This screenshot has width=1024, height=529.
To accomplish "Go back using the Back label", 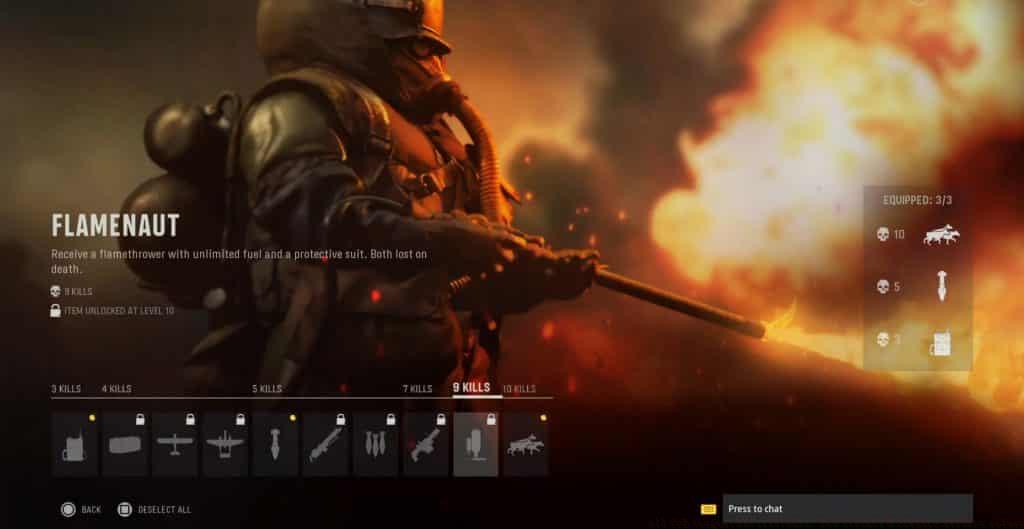I will (x=90, y=510).
